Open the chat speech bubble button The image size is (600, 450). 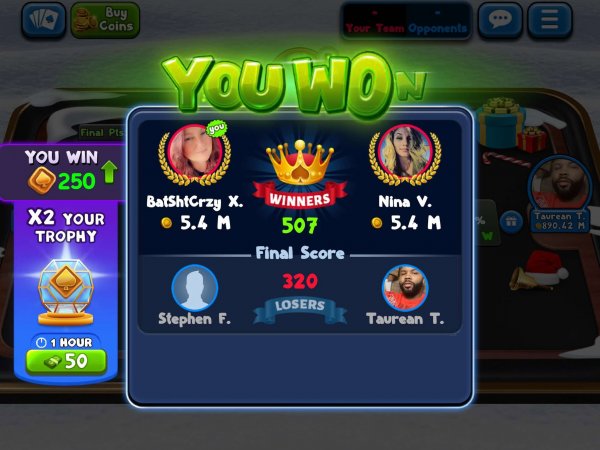pyautogui.click(x=500, y=20)
